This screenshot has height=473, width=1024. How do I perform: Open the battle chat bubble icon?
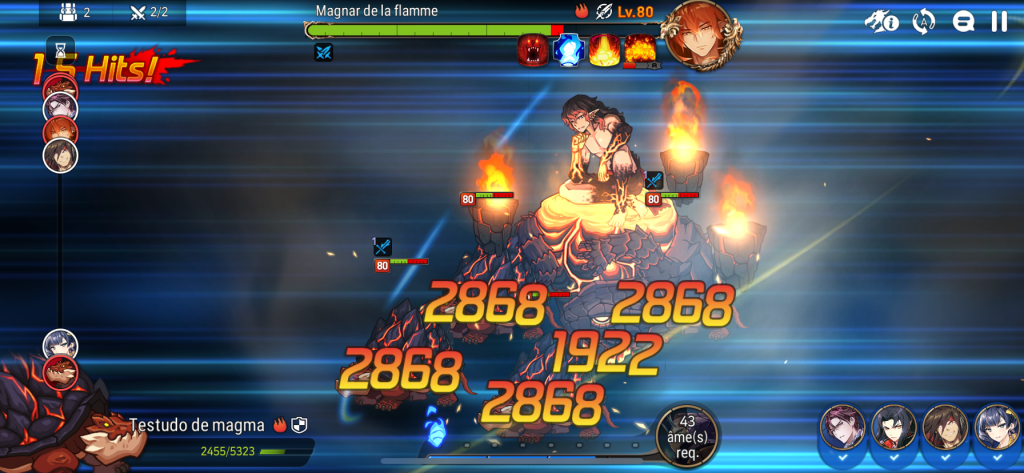coord(963,22)
